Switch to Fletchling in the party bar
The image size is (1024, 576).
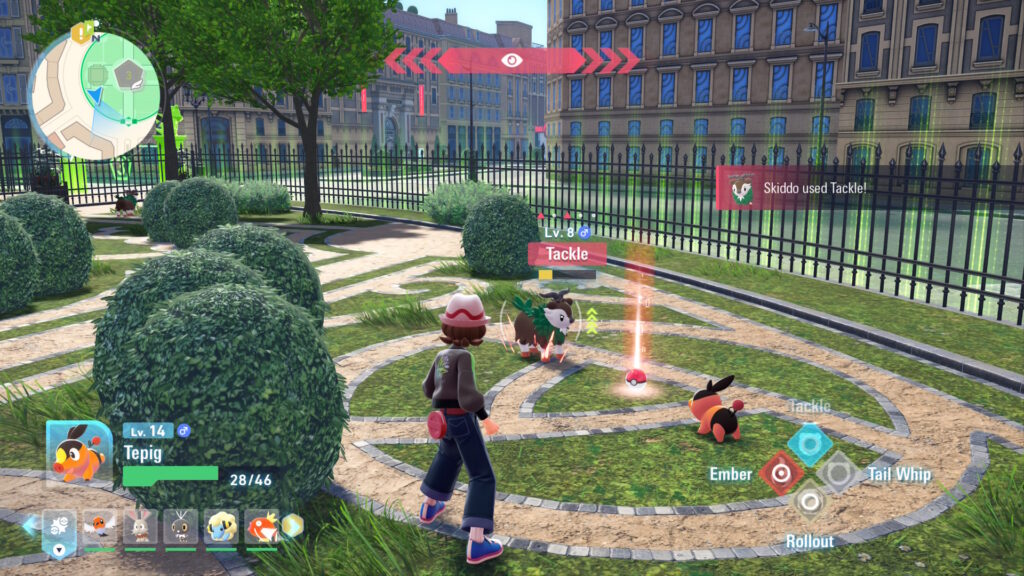click(x=100, y=526)
